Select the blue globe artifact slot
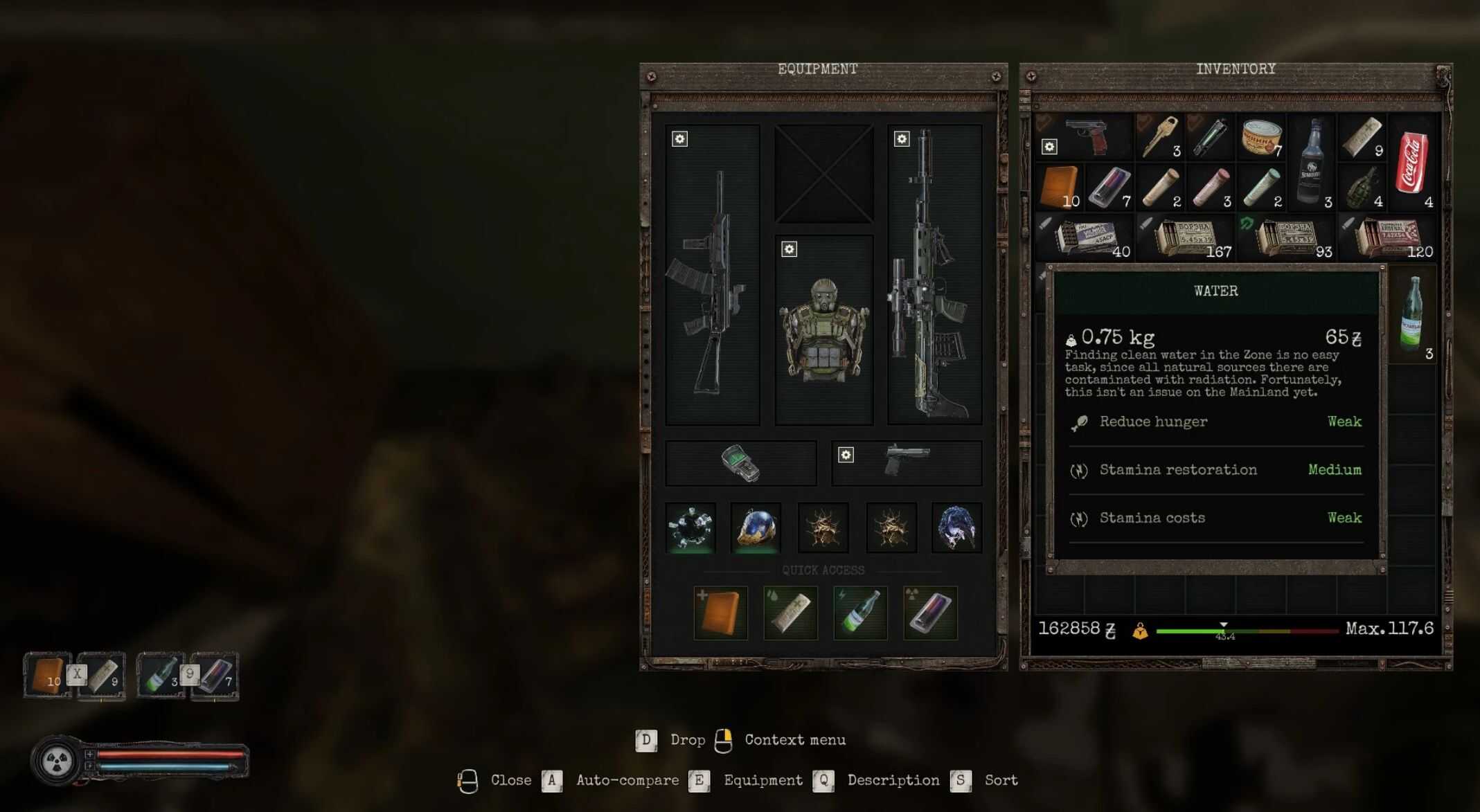The width and height of the screenshot is (1480, 812). (x=756, y=527)
